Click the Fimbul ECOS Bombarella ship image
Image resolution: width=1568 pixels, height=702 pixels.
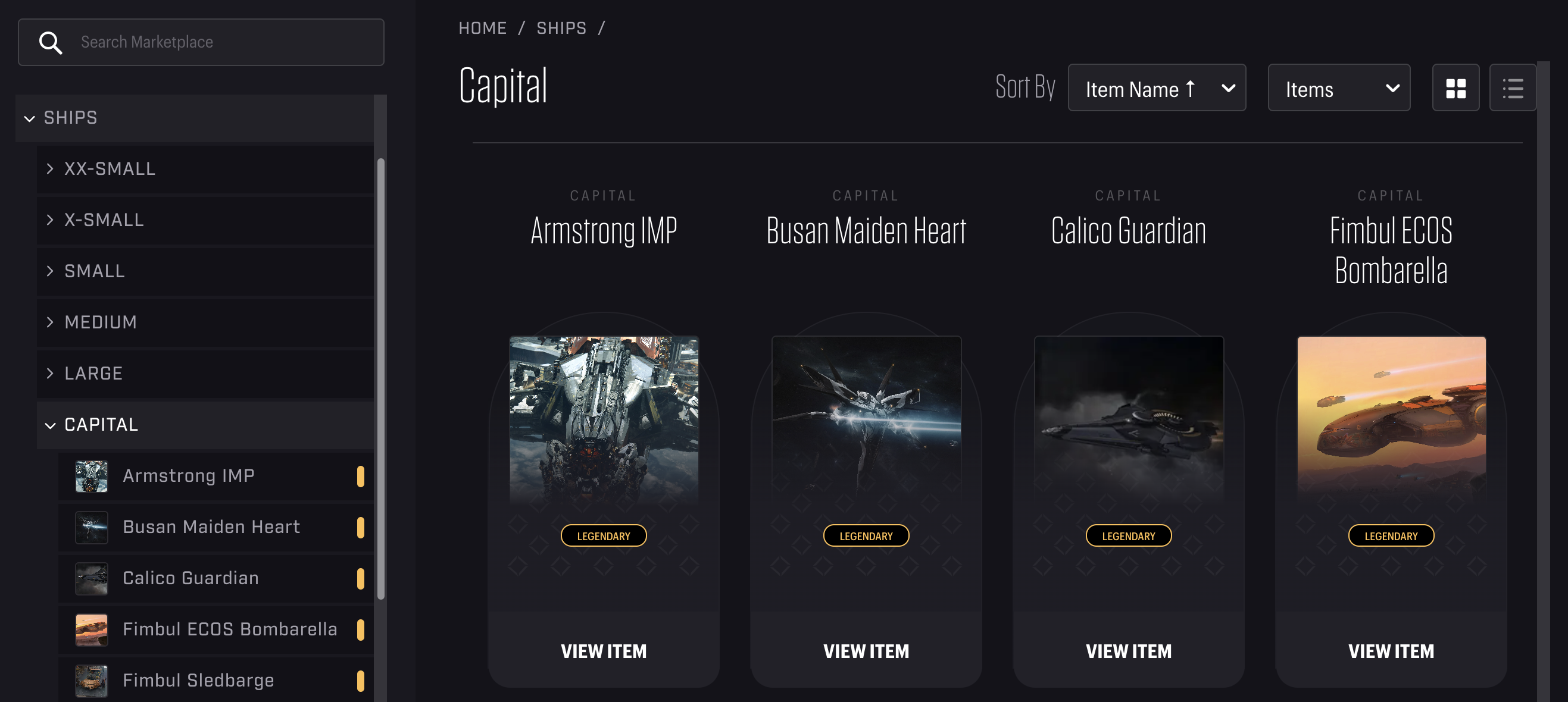(1391, 419)
